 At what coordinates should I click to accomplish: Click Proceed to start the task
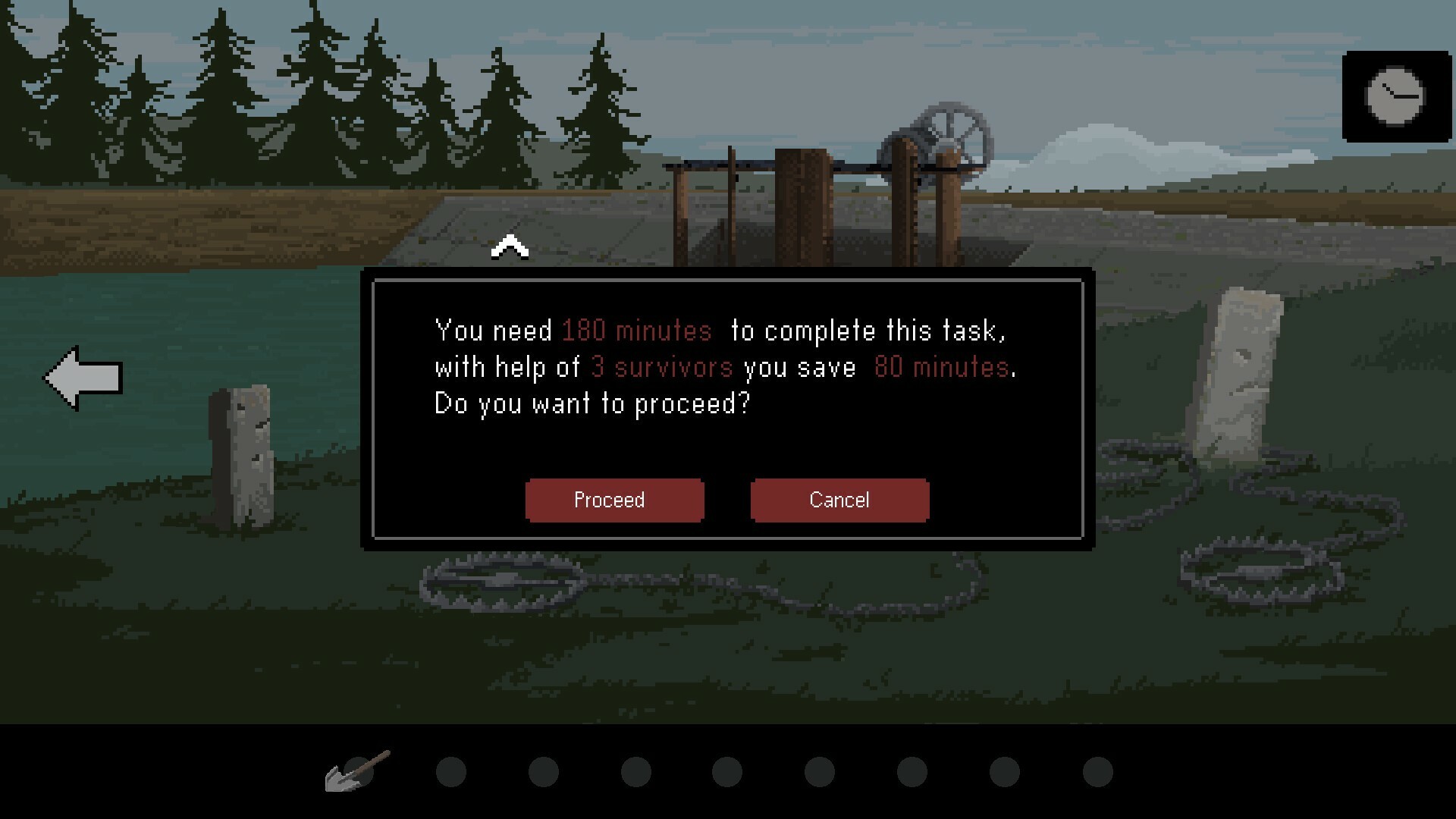[x=614, y=500]
